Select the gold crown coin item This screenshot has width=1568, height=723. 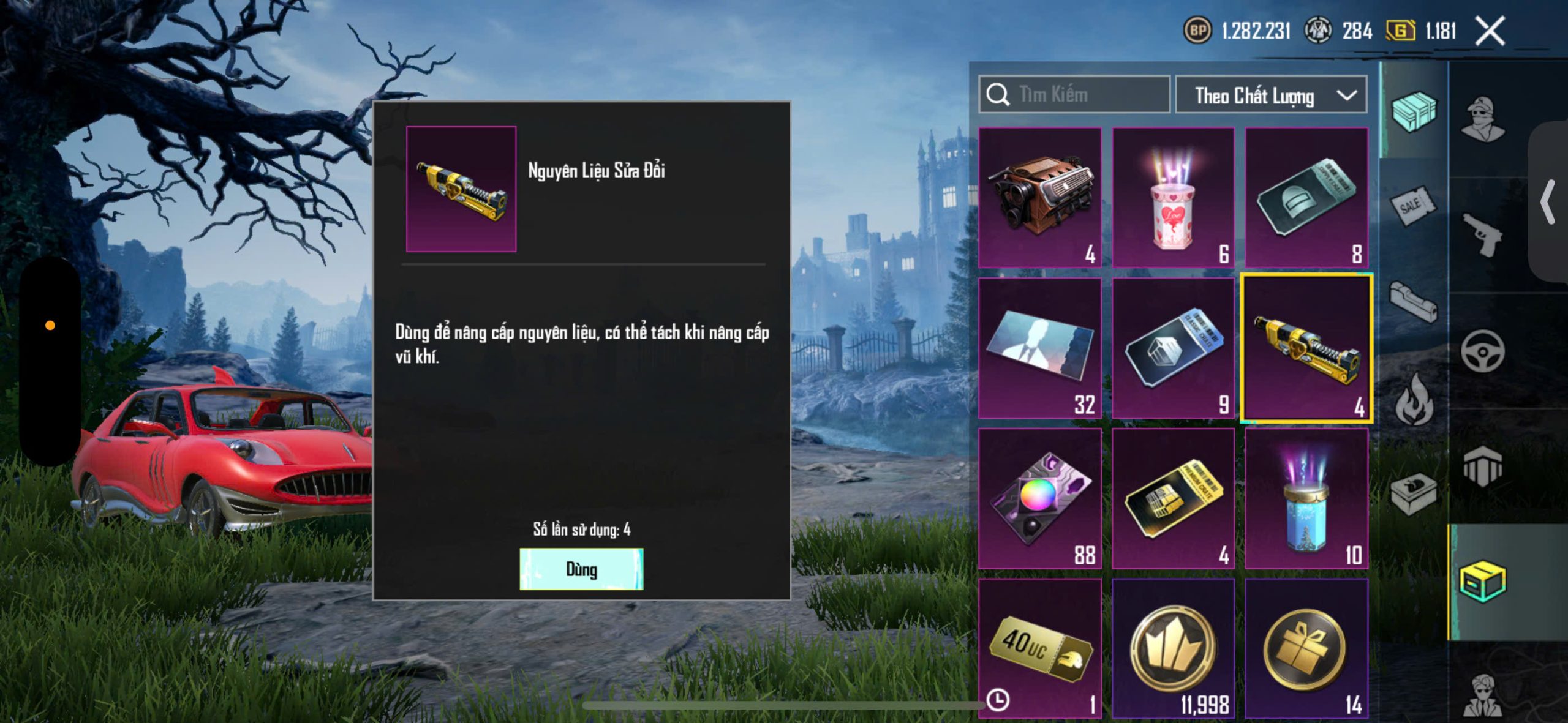point(1172,649)
